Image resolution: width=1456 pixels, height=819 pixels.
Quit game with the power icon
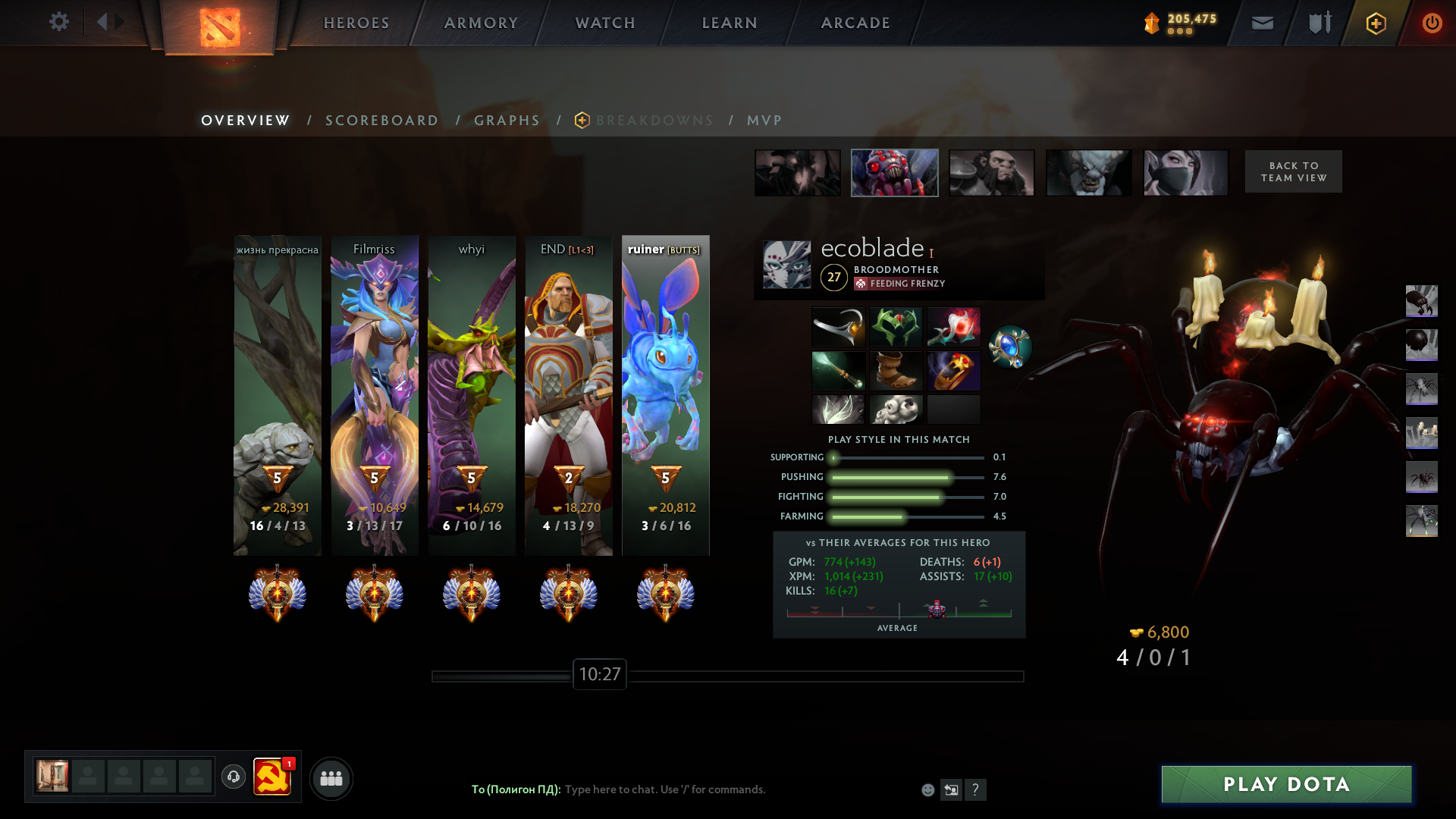coord(1432,23)
